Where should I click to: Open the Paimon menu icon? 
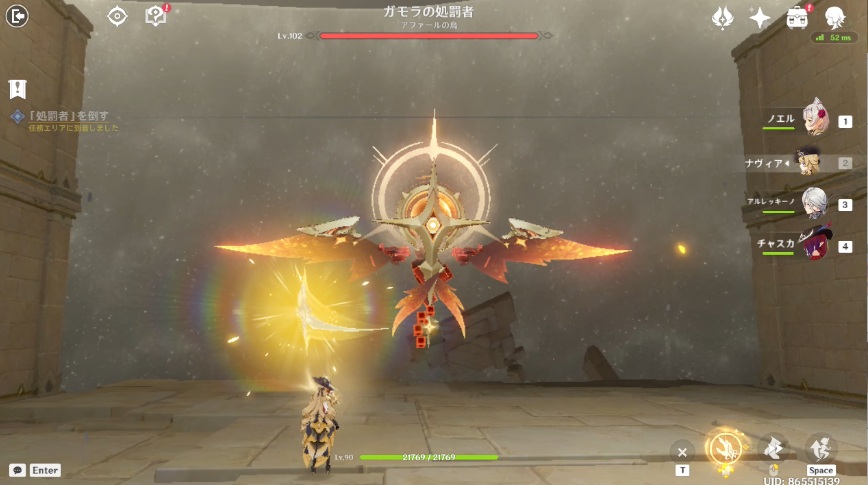(835, 17)
